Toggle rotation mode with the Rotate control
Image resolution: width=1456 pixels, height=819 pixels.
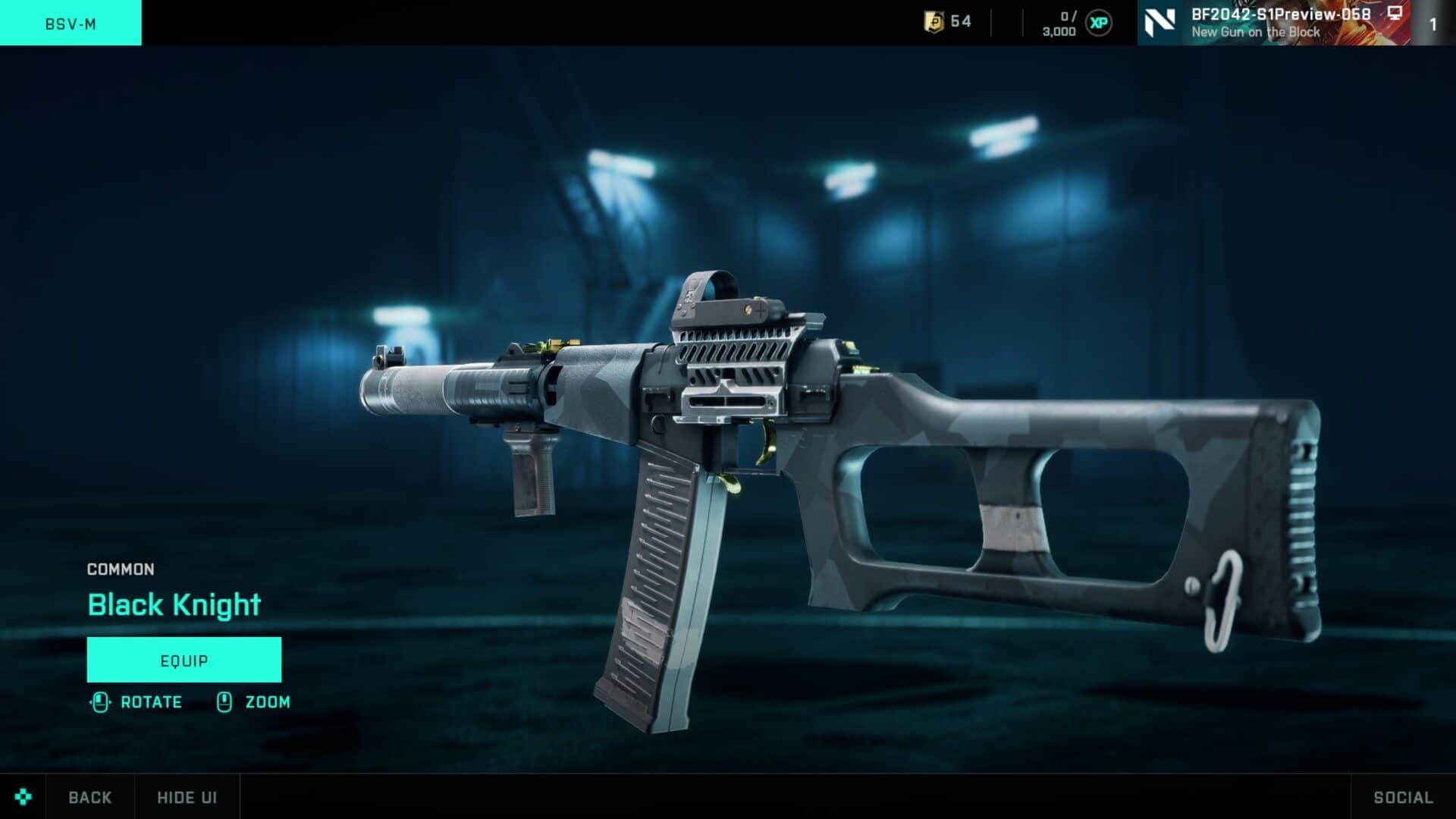coord(150,701)
